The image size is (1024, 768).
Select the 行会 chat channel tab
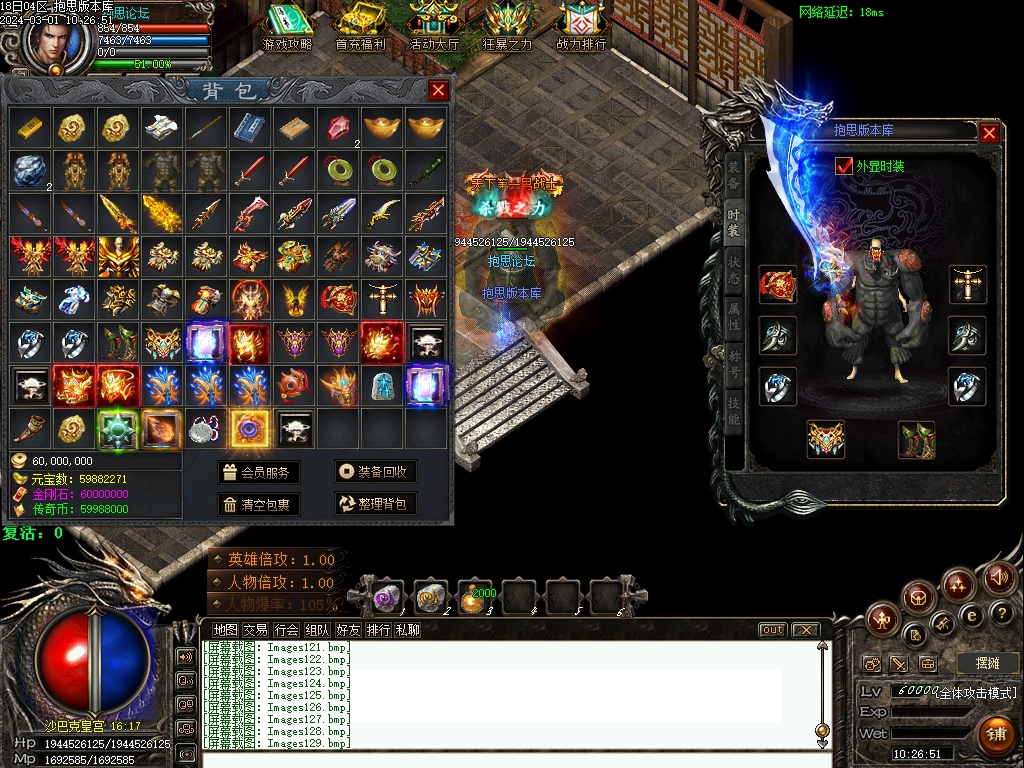pos(287,630)
